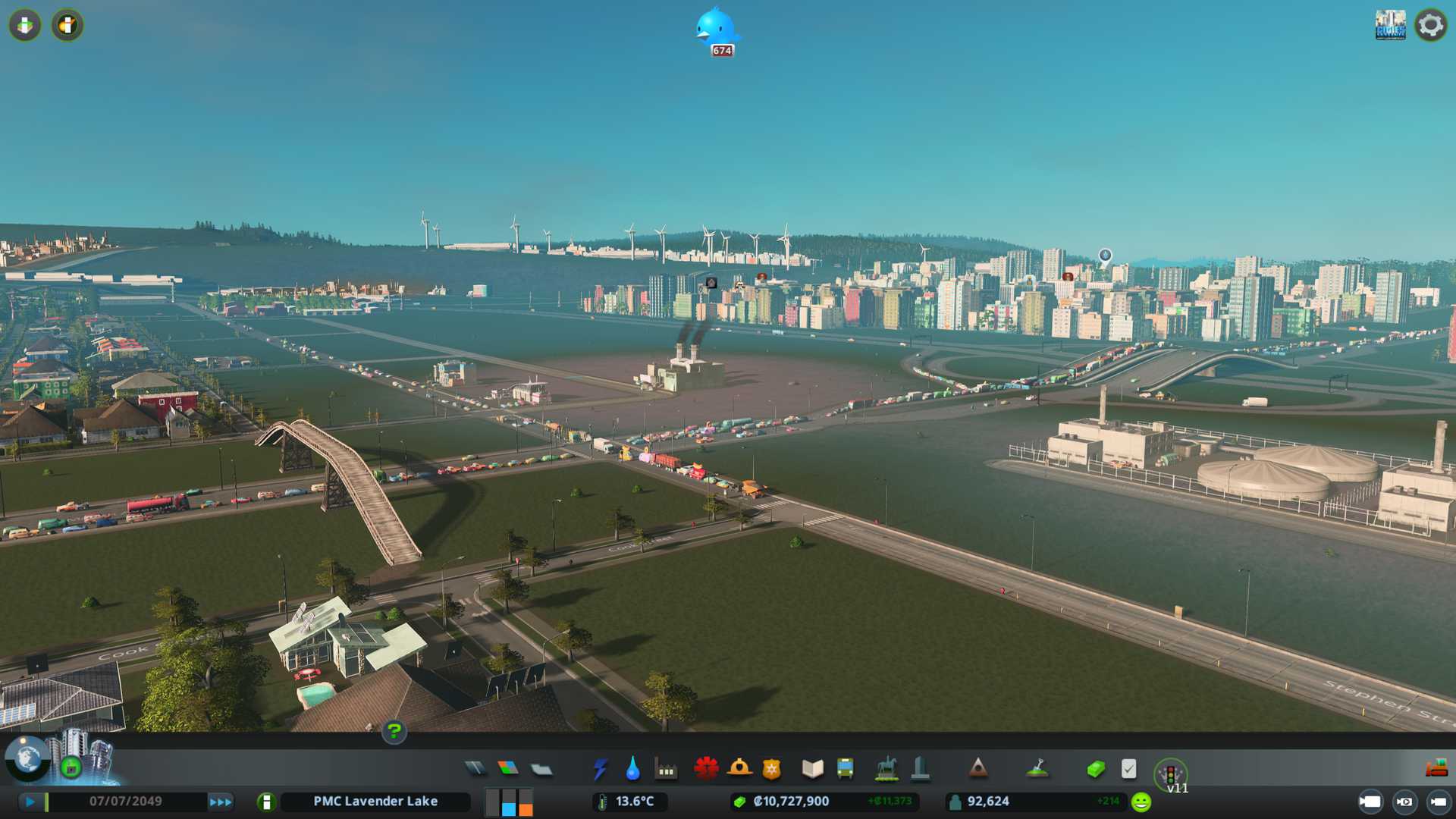Open the Police badge menu
The height and width of the screenshot is (819, 1456).
771,769
